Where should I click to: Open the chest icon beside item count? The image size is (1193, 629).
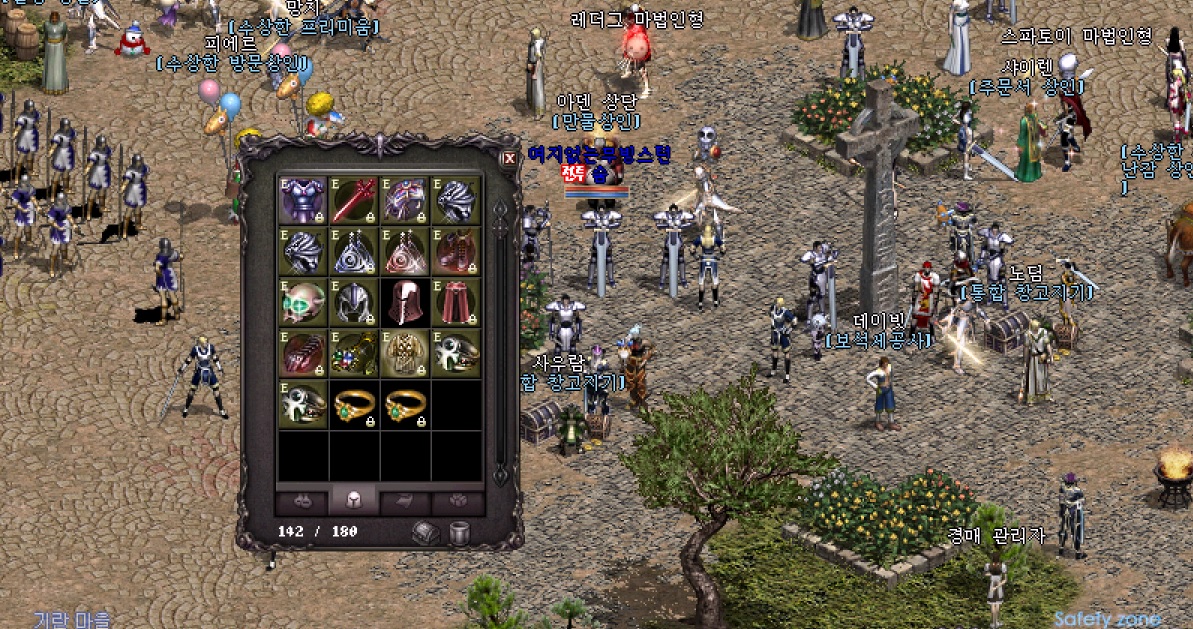[425, 533]
